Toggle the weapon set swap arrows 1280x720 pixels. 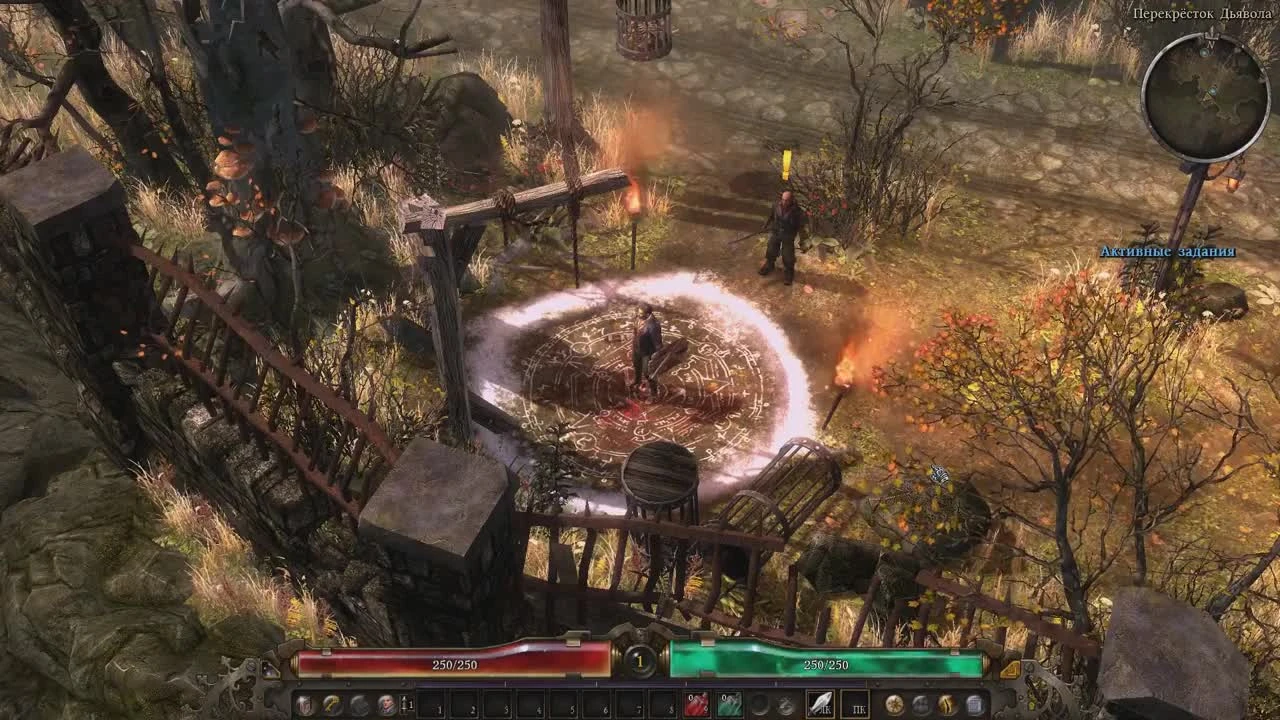(404, 703)
